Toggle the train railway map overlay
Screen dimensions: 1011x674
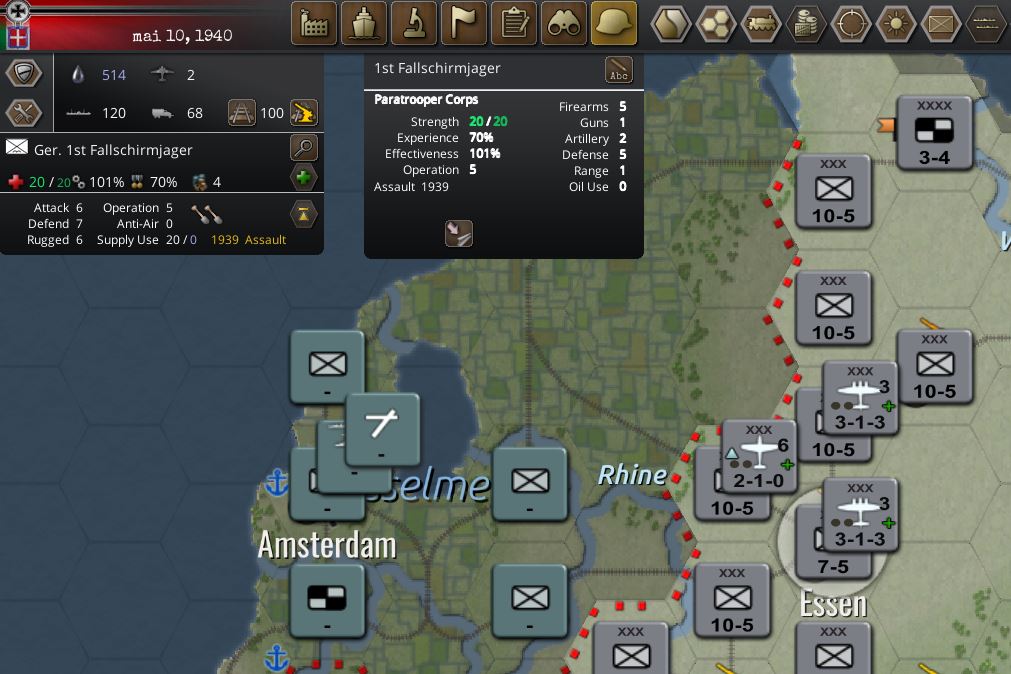[x=761, y=23]
